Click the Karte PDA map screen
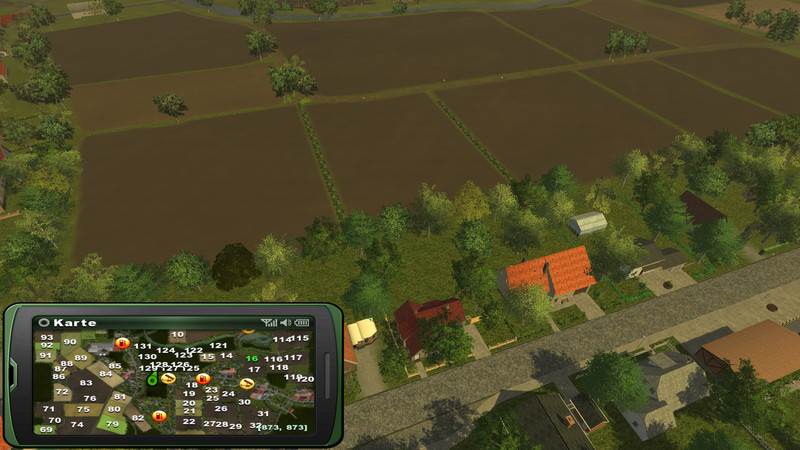Viewport: 800px width, 450px height. tap(175, 381)
